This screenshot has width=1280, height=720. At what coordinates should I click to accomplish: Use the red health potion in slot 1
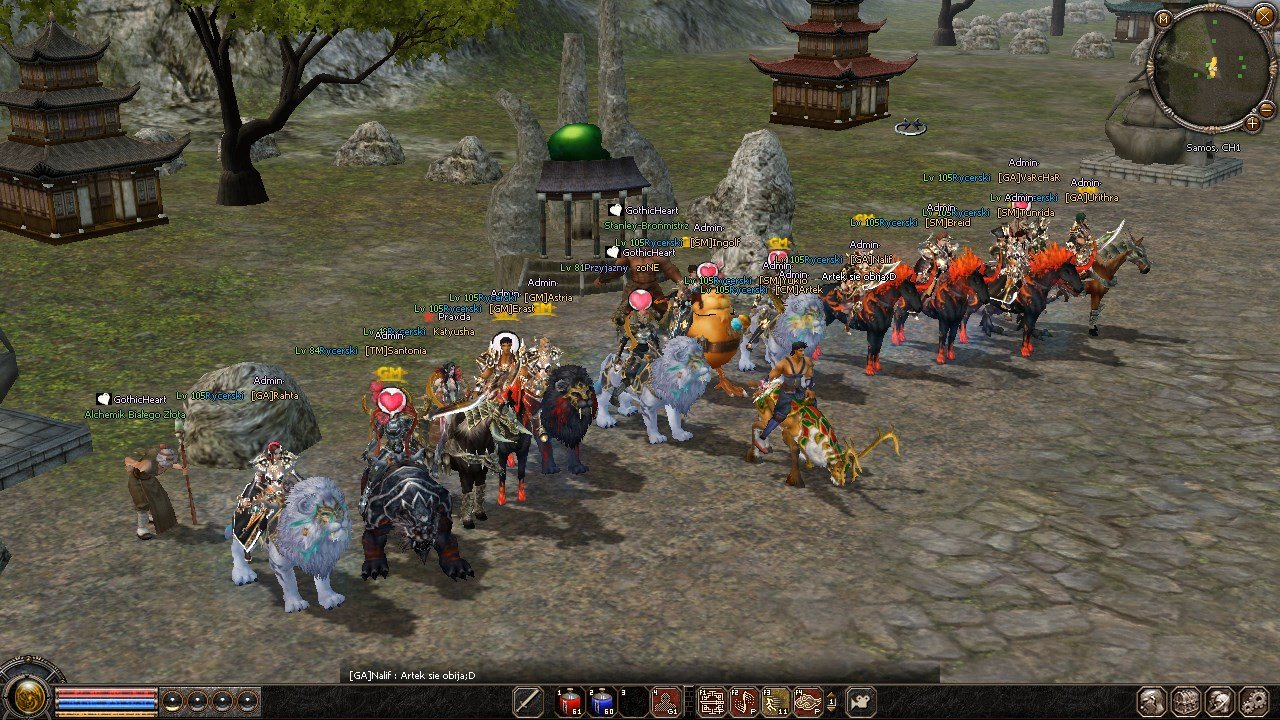point(570,701)
